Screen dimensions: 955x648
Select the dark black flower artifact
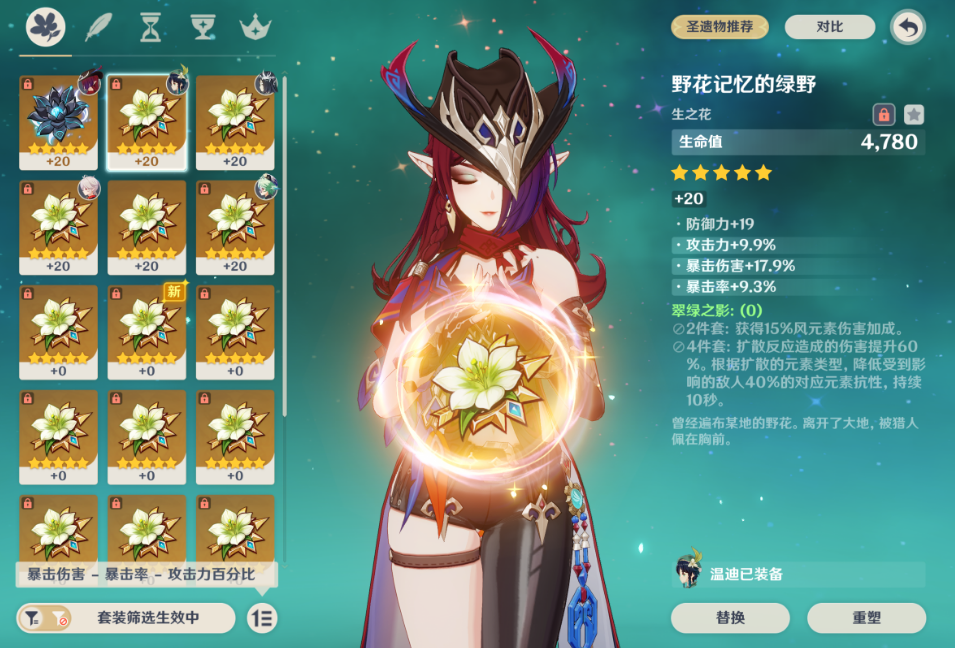(58, 122)
